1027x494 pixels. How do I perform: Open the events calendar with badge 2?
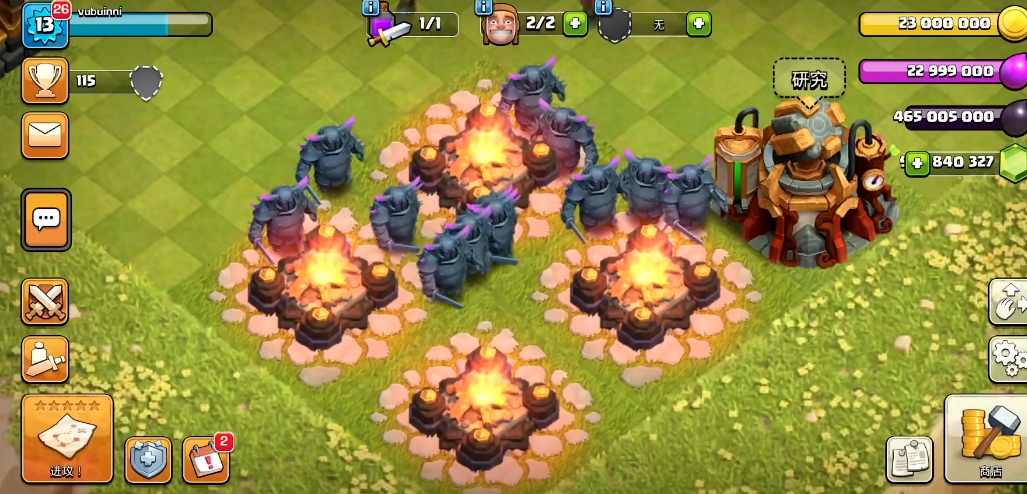tap(207, 460)
